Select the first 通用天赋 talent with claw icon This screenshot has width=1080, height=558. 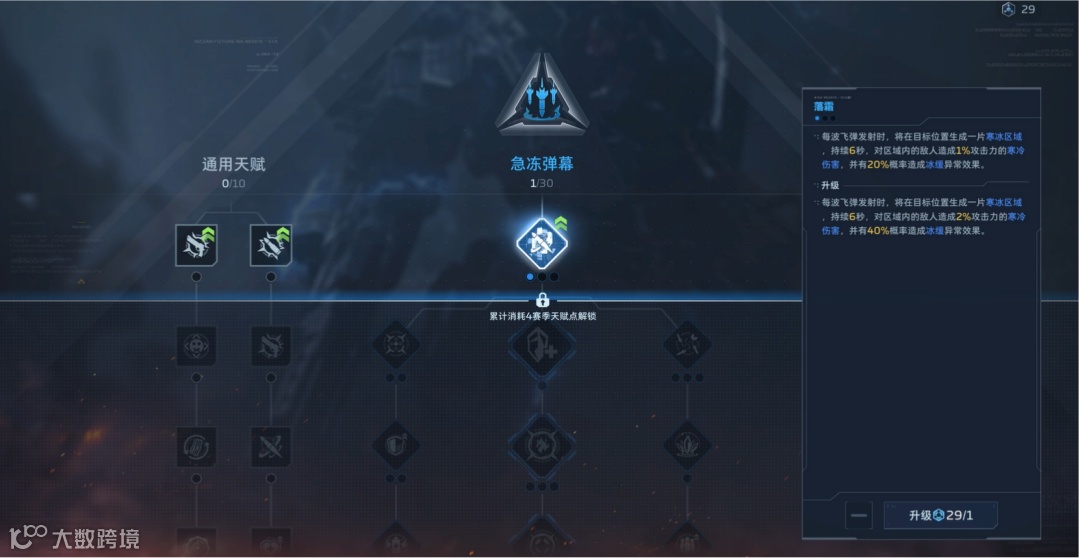196,244
